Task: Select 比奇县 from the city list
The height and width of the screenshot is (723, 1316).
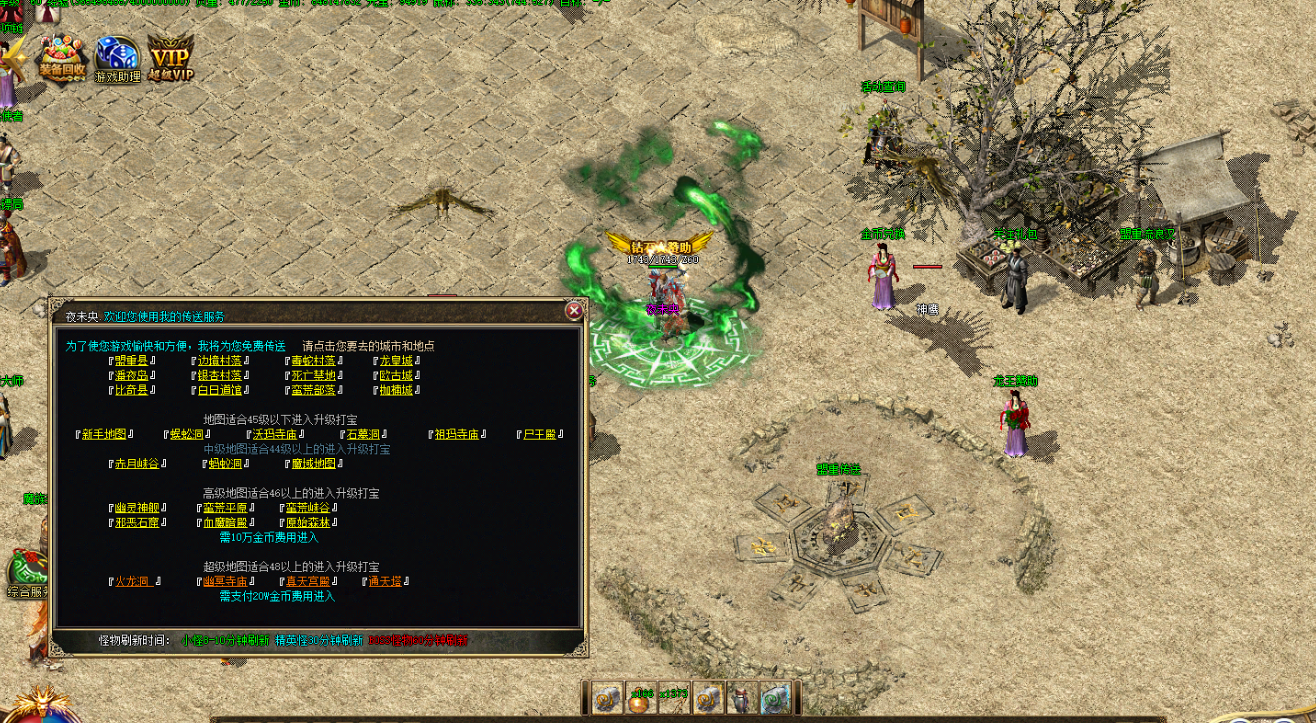Action: [130, 390]
